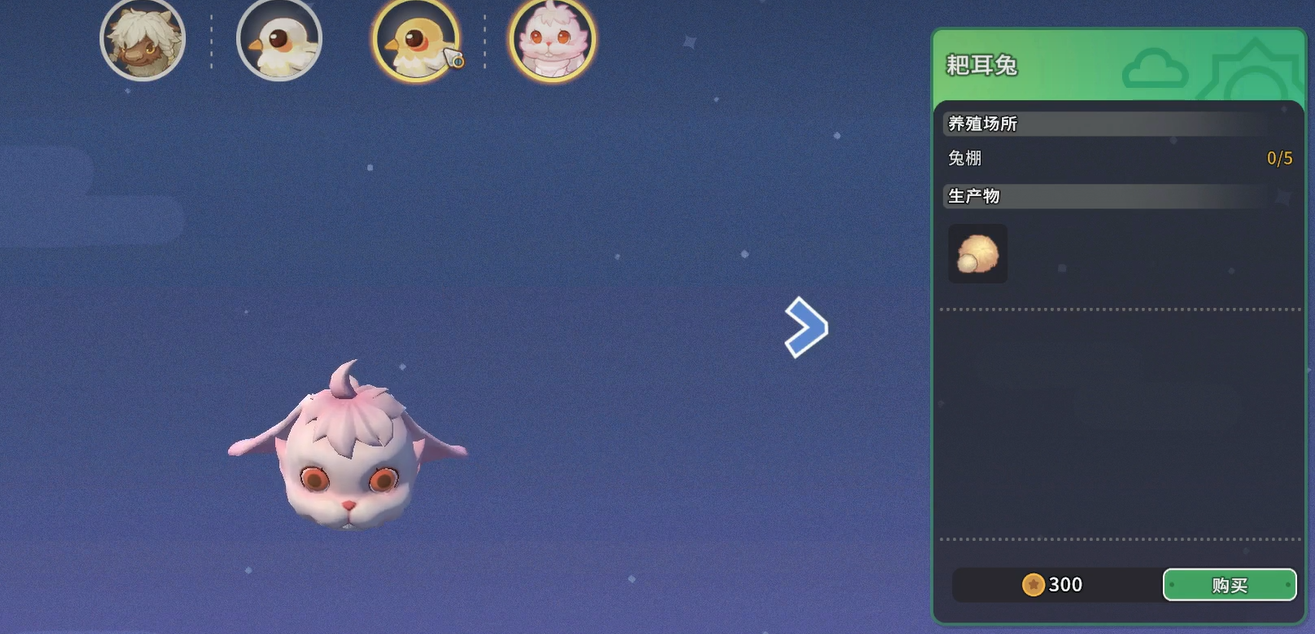The width and height of the screenshot is (1315, 634).
Task: Show the next animal with the blue arrow
Action: [x=806, y=327]
